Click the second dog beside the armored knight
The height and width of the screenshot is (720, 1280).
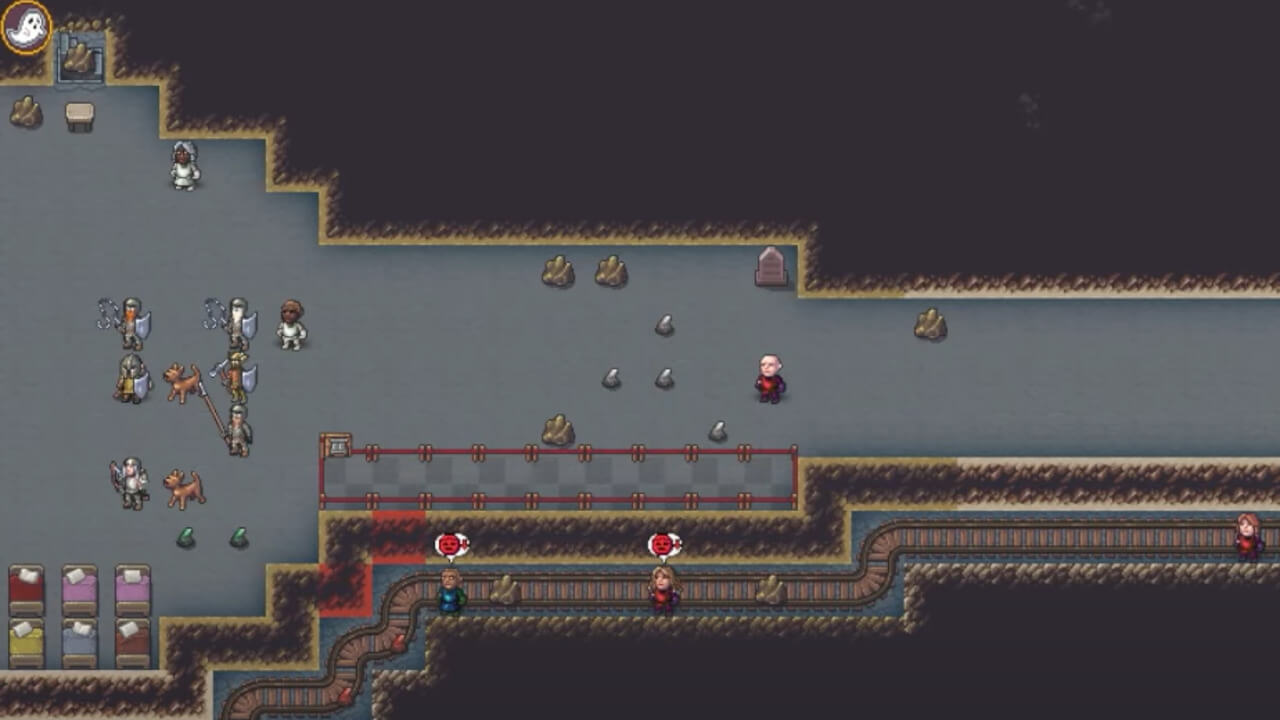tap(182, 487)
